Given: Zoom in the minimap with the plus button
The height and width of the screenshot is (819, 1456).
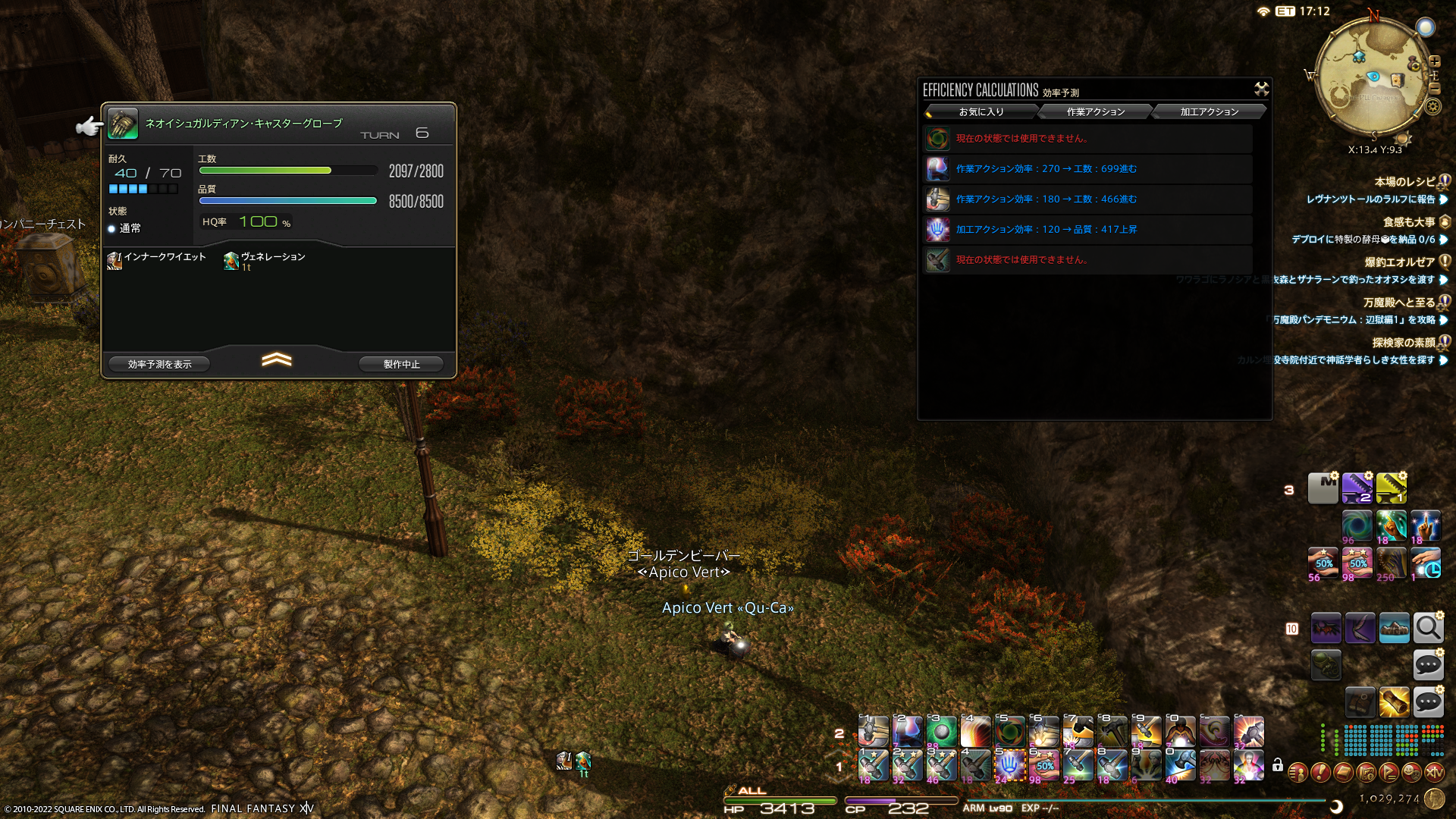Looking at the screenshot, I should pyautogui.click(x=1435, y=61).
